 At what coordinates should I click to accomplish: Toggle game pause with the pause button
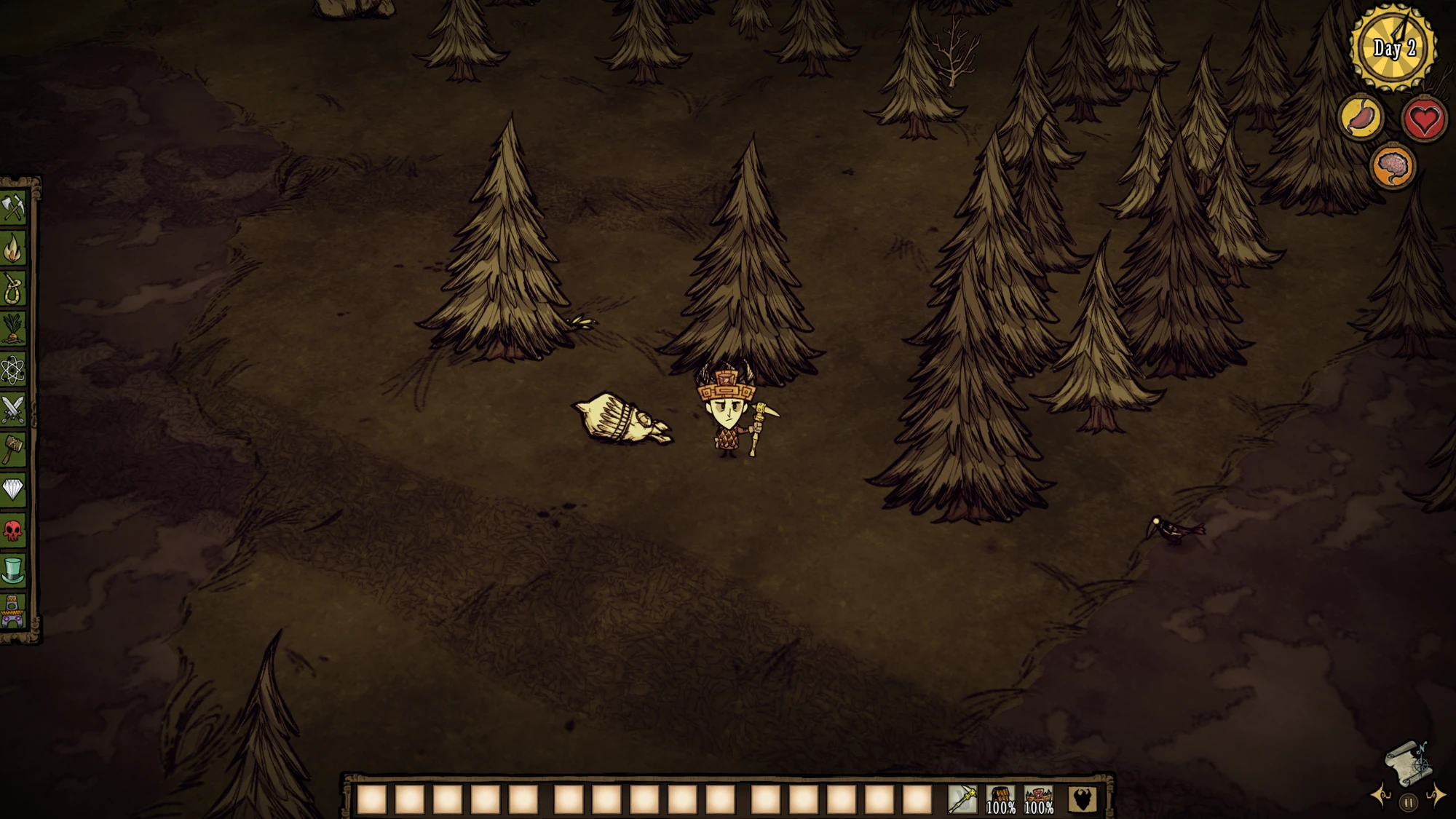coord(1408,802)
